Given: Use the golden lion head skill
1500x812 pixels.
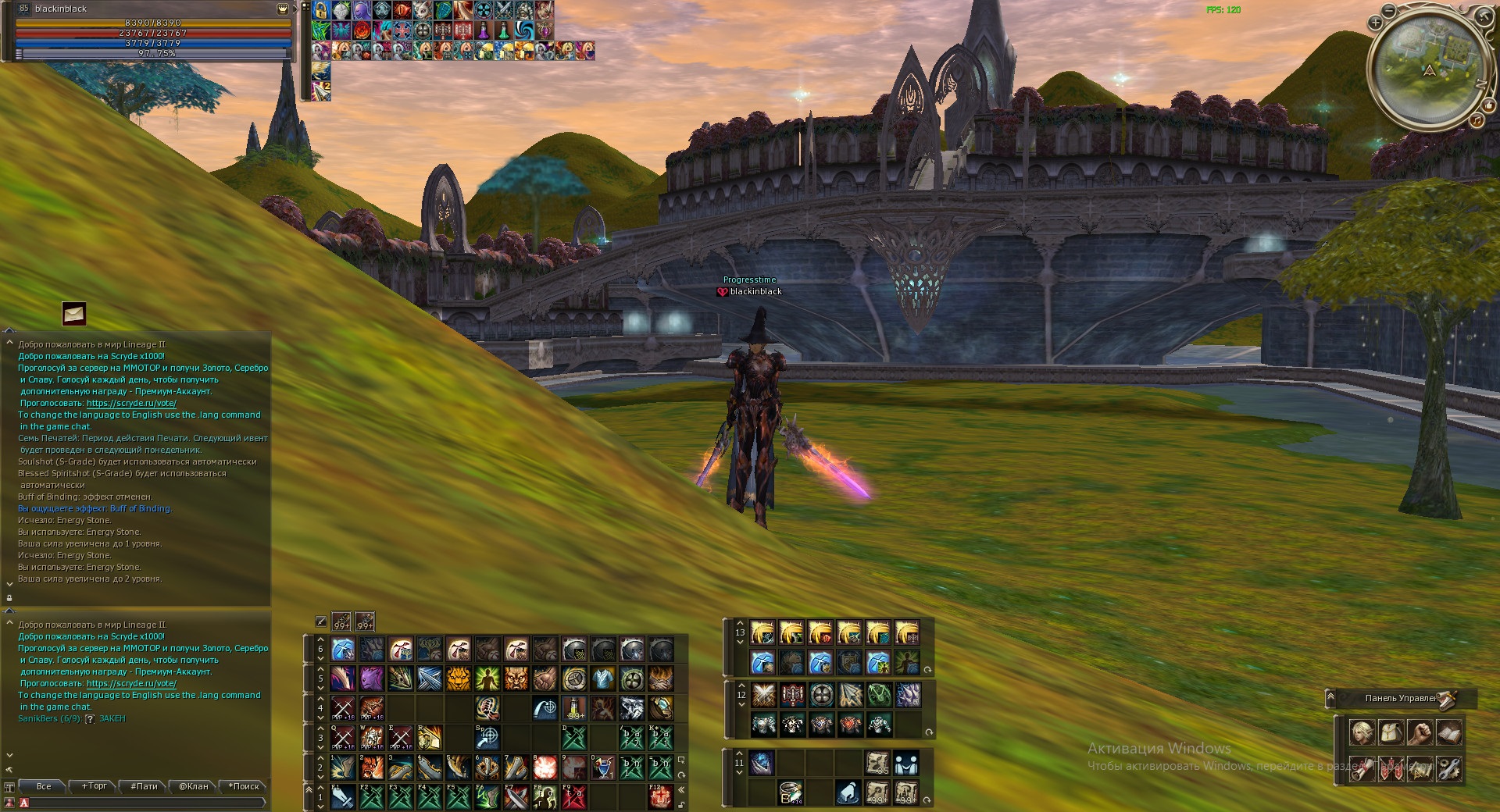Looking at the screenshot, I should [x=458, y=678].
